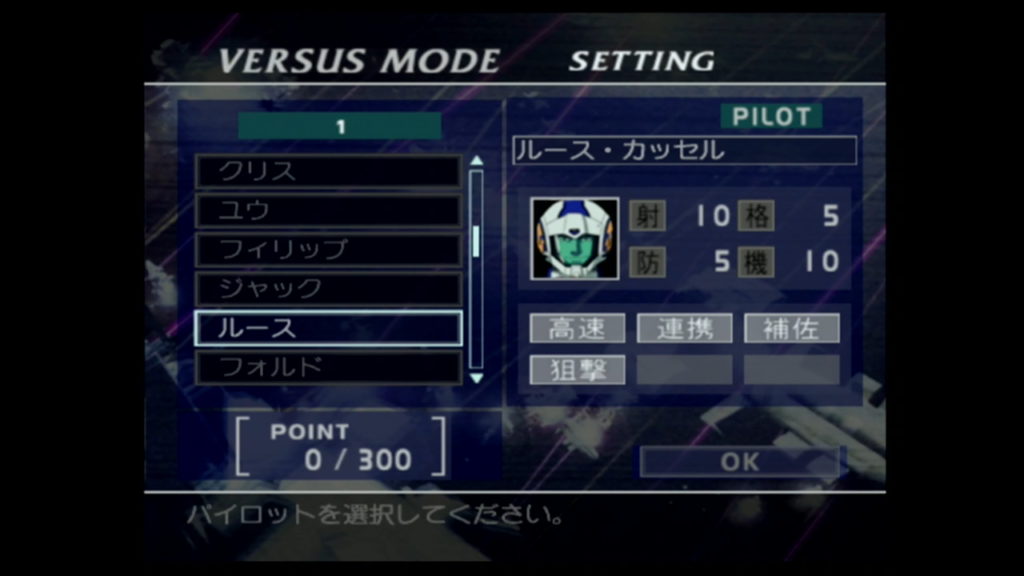Click the player 1 slot header bar

[340, 126]
